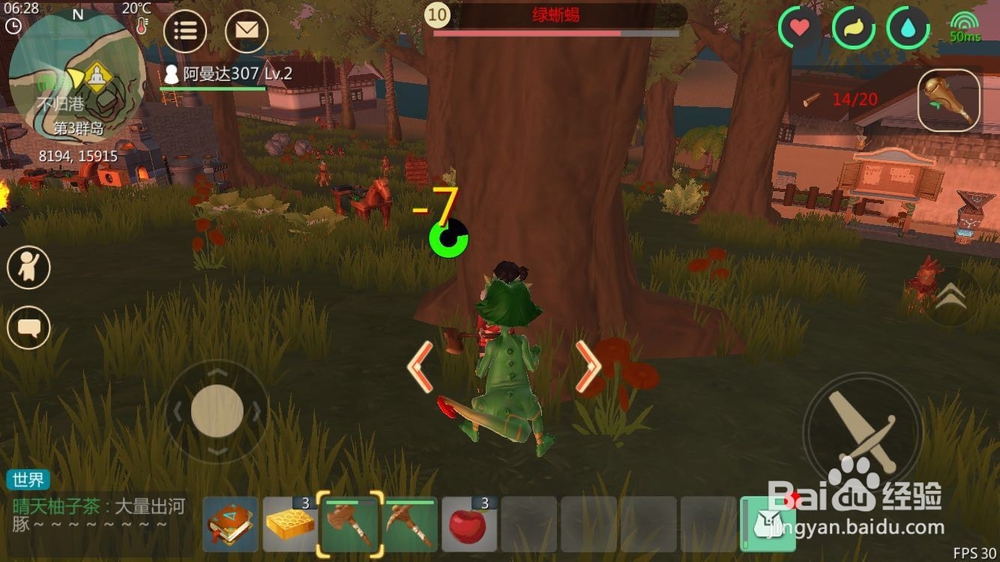Select the red apple hotbar slot
Image resolution: width=1000 pixels, height=562 pixels.
coord(470,524)
